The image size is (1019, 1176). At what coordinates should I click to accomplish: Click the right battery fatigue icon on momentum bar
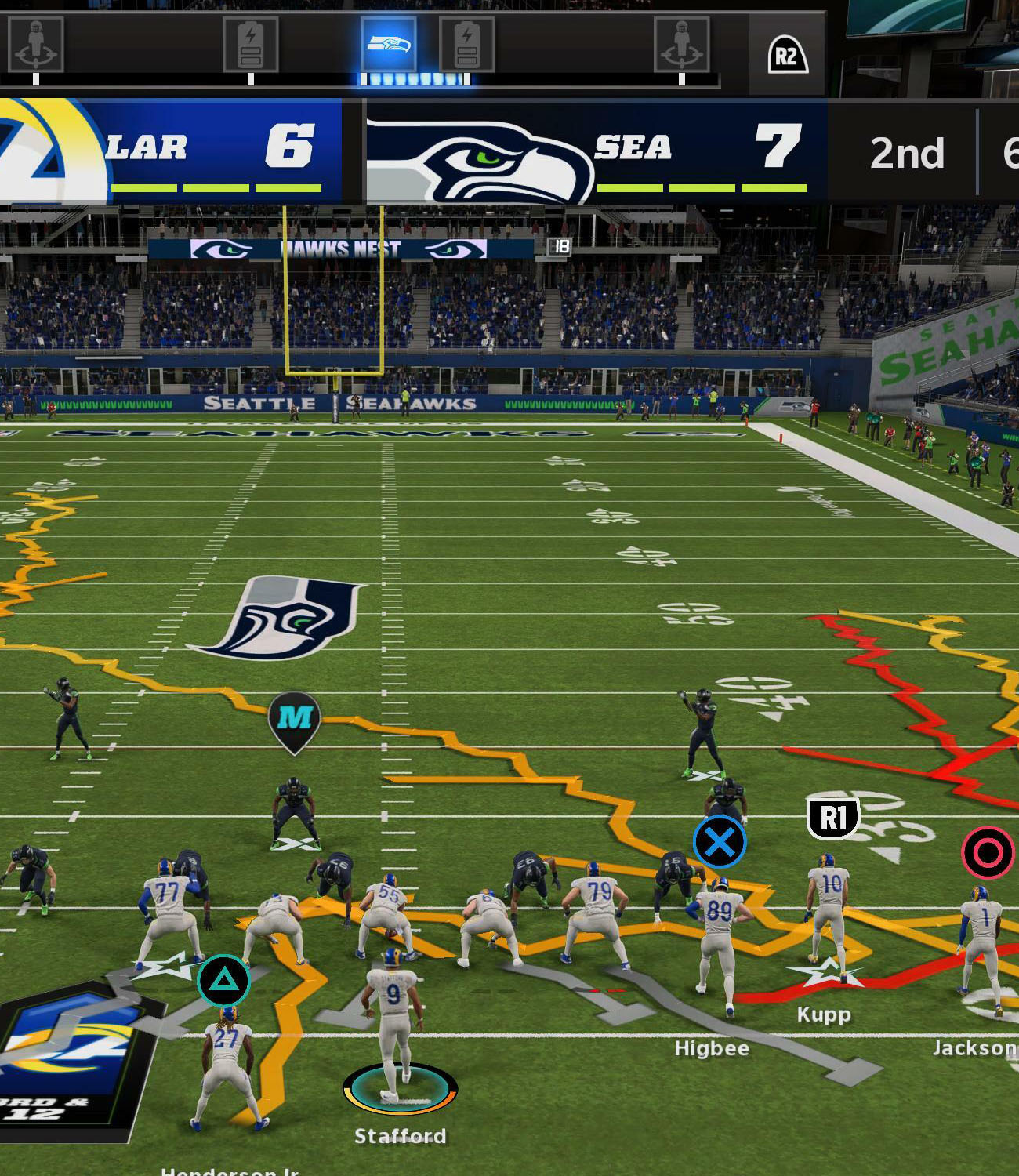(468, 44)
